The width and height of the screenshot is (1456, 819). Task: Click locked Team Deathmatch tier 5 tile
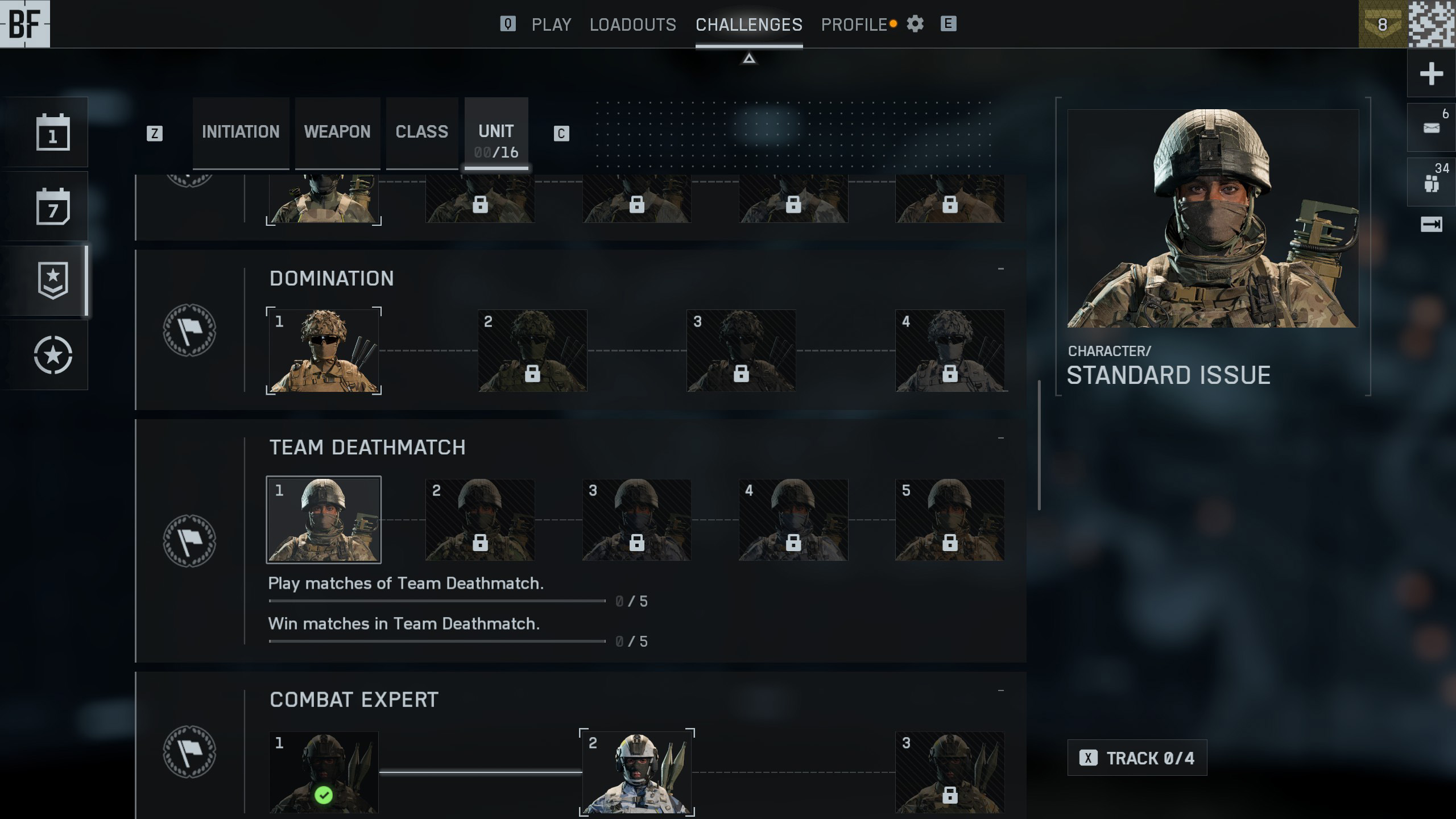[x=950, y=520]
